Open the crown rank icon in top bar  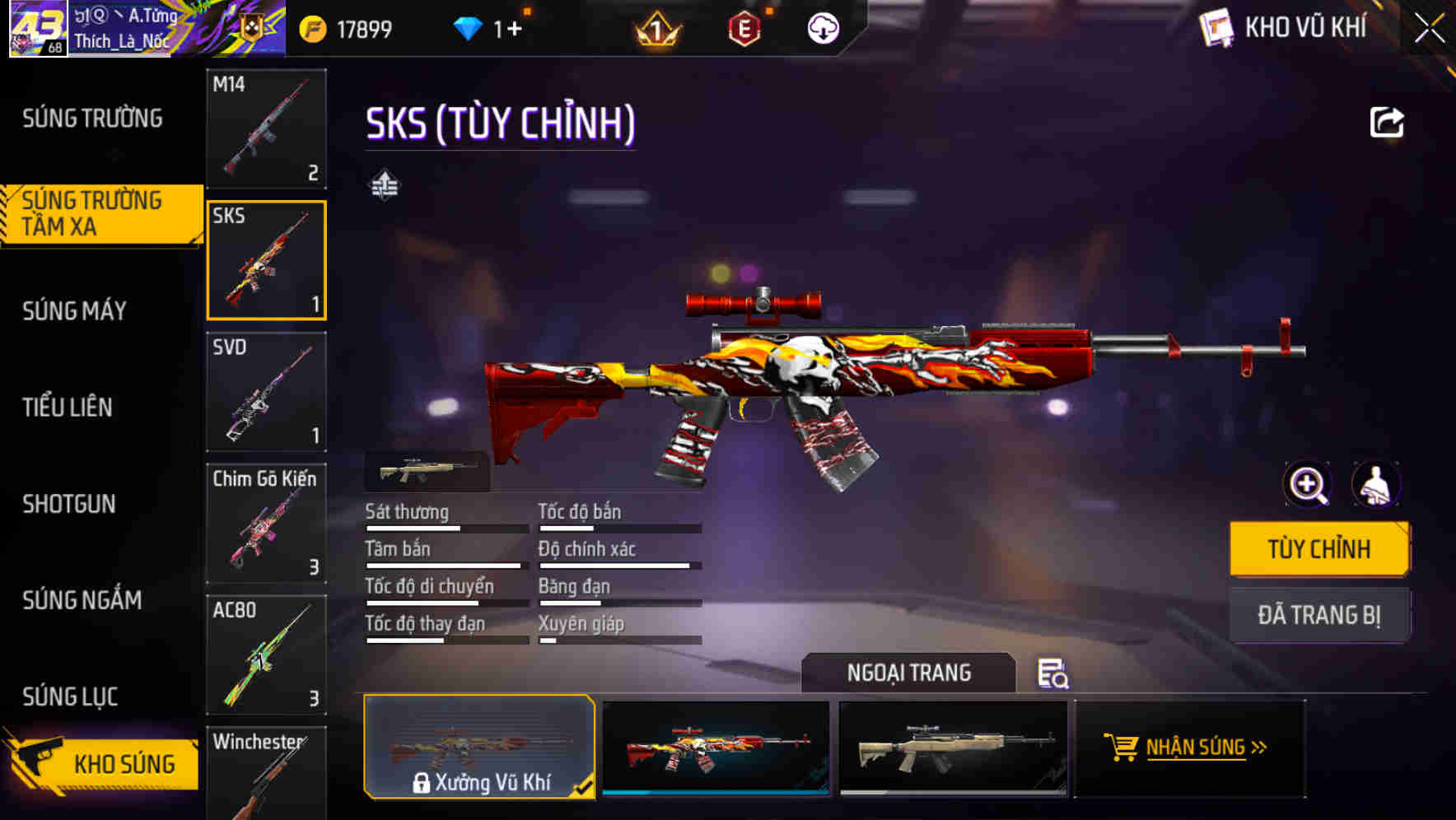pos(657,27)
